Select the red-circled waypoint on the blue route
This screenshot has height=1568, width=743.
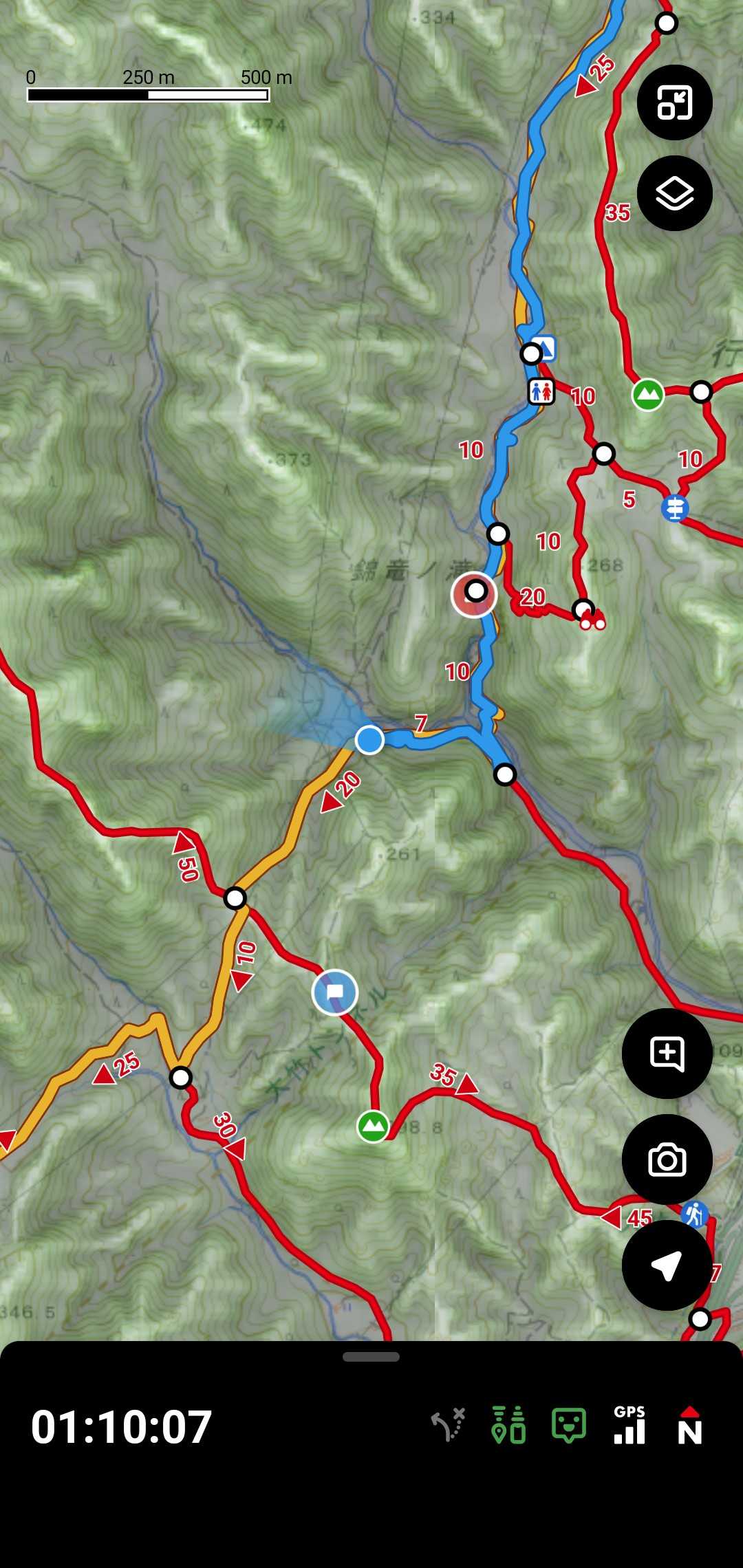pos(475,593)
